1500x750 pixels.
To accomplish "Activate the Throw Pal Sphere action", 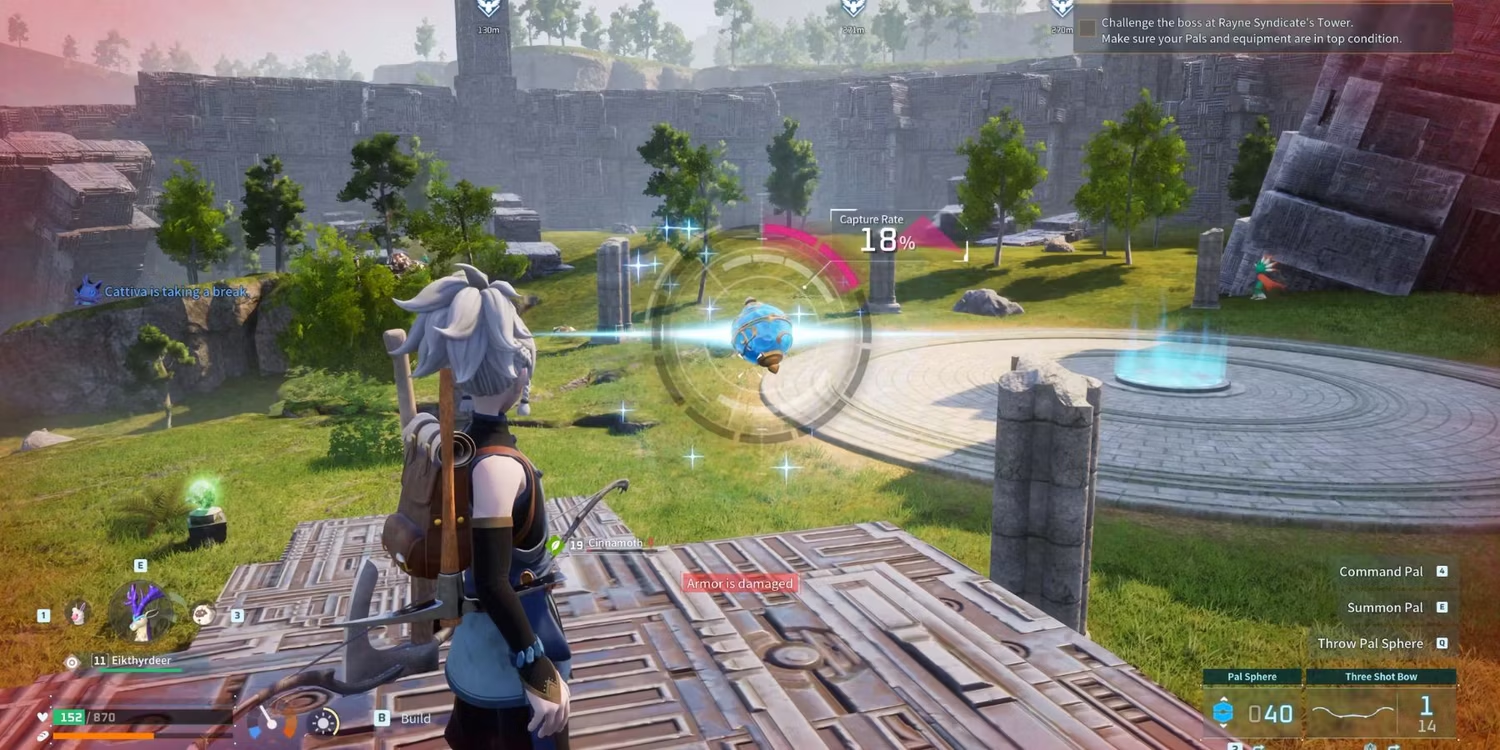I will click(x=1370, y=643).
